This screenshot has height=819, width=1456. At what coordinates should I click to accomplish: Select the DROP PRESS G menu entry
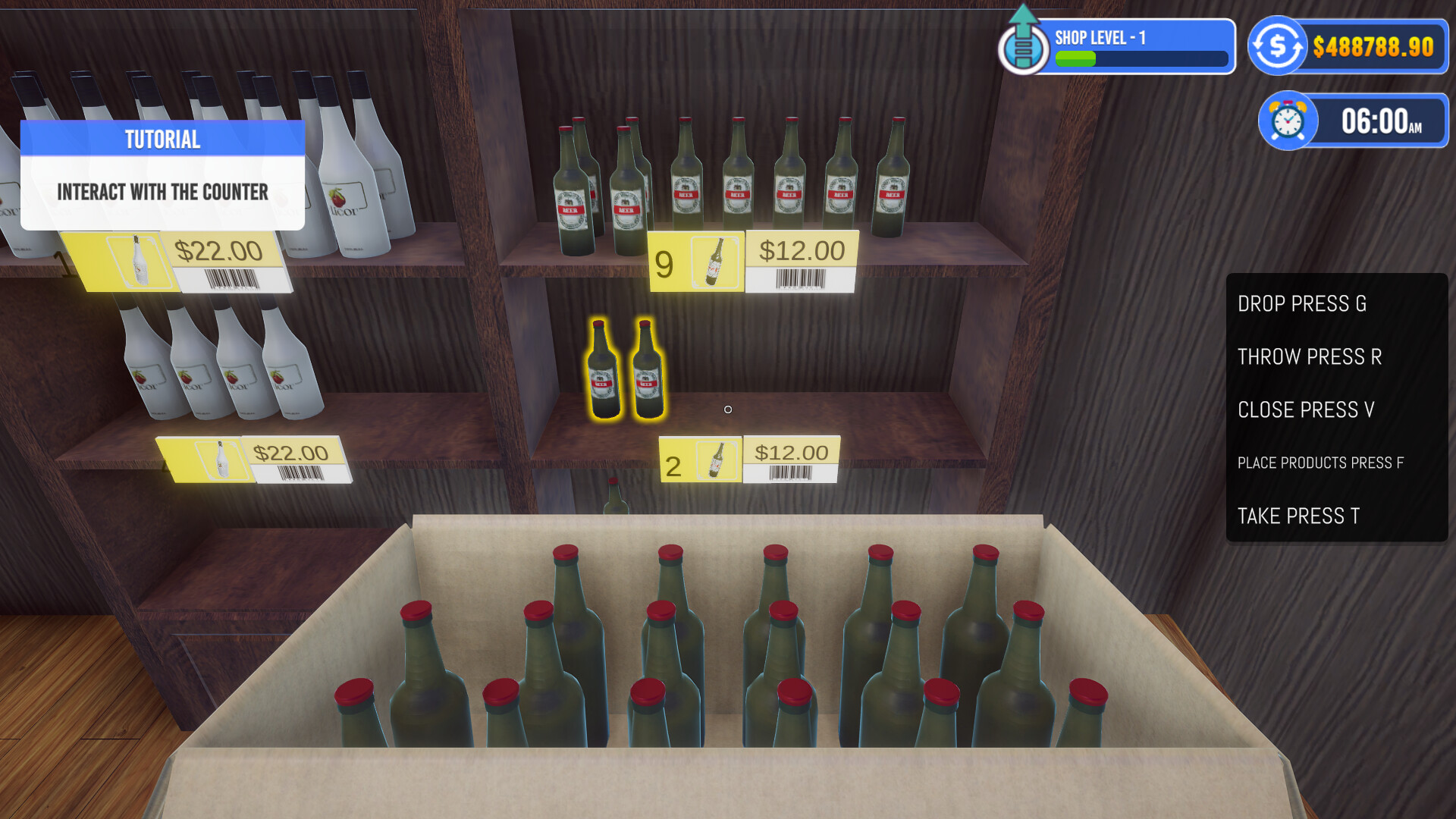coord(1301,304)
